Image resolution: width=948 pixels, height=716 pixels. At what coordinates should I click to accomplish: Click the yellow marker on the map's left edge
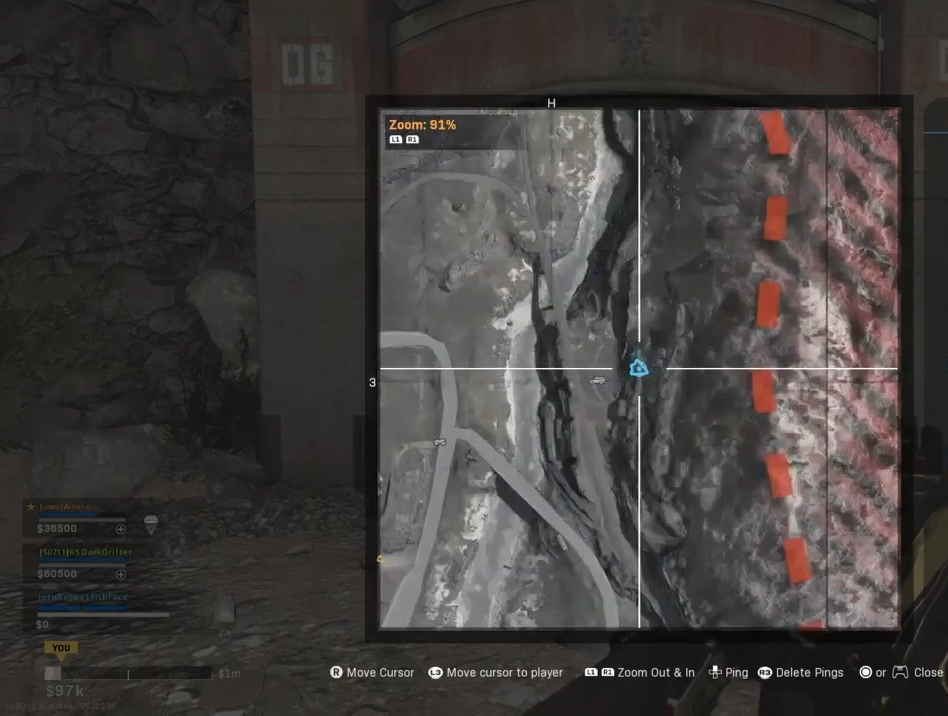380,559
